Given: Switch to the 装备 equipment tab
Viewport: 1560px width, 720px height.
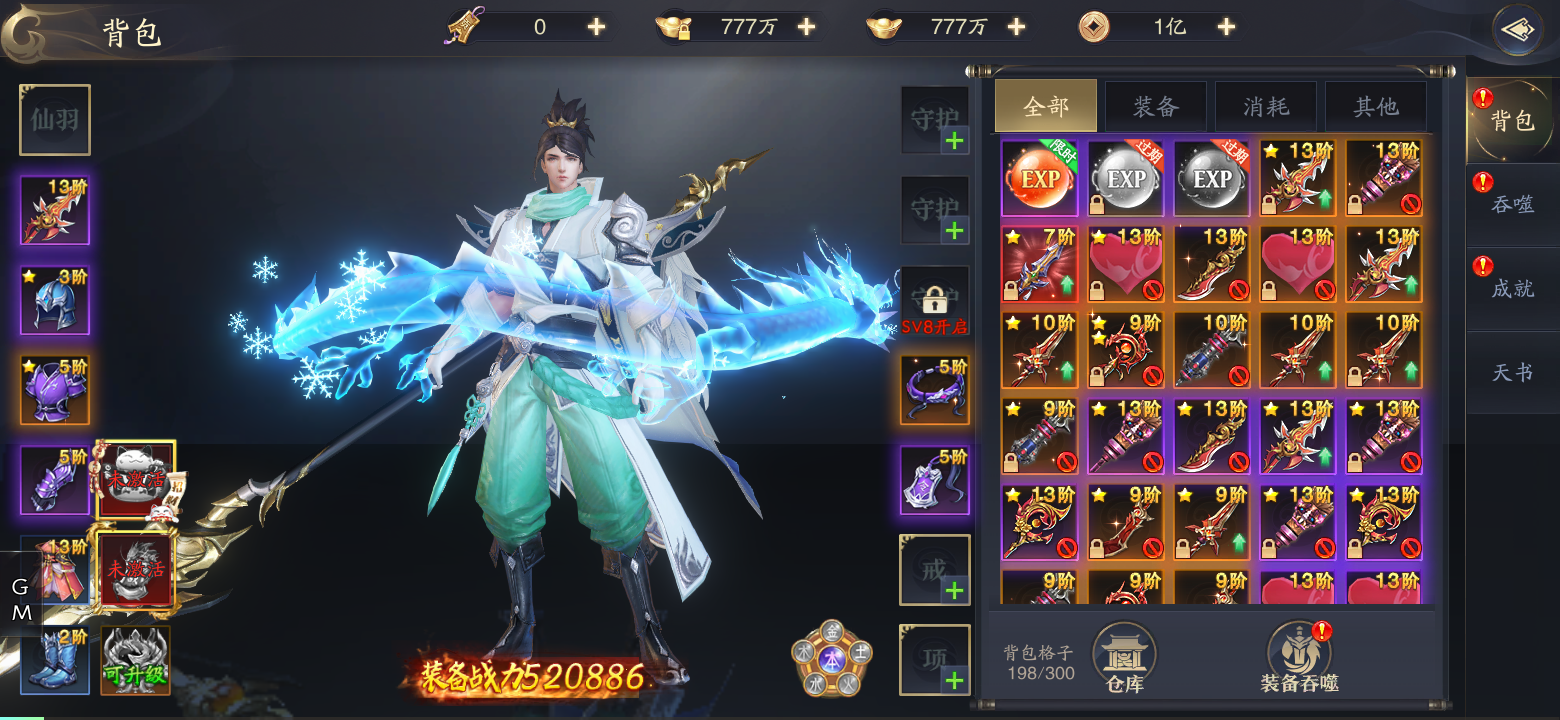Looking at the screenshot, I should pyautogui.click(x=1156, y=105).
